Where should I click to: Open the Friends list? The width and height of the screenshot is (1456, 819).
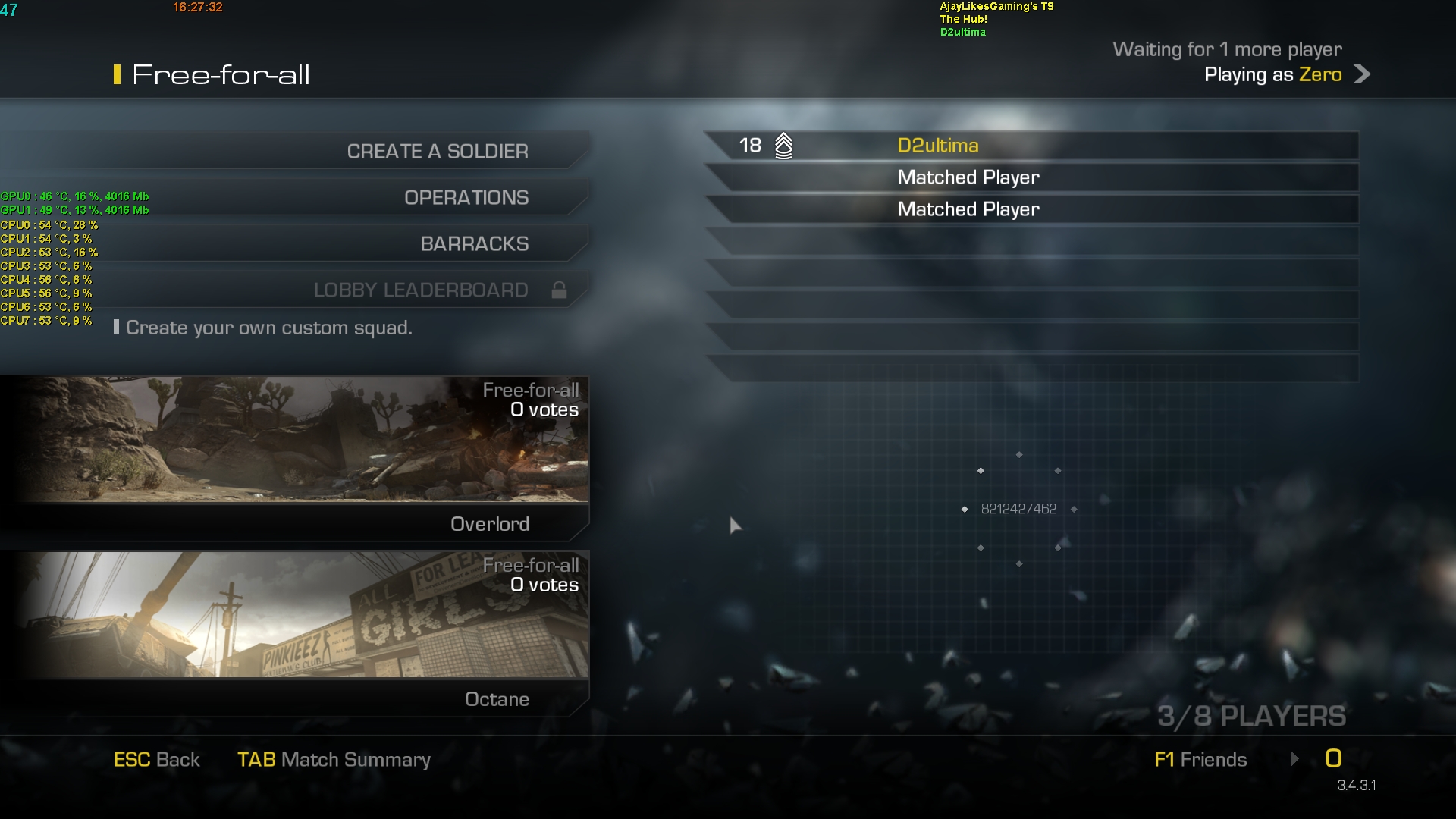pos(1200,759)
